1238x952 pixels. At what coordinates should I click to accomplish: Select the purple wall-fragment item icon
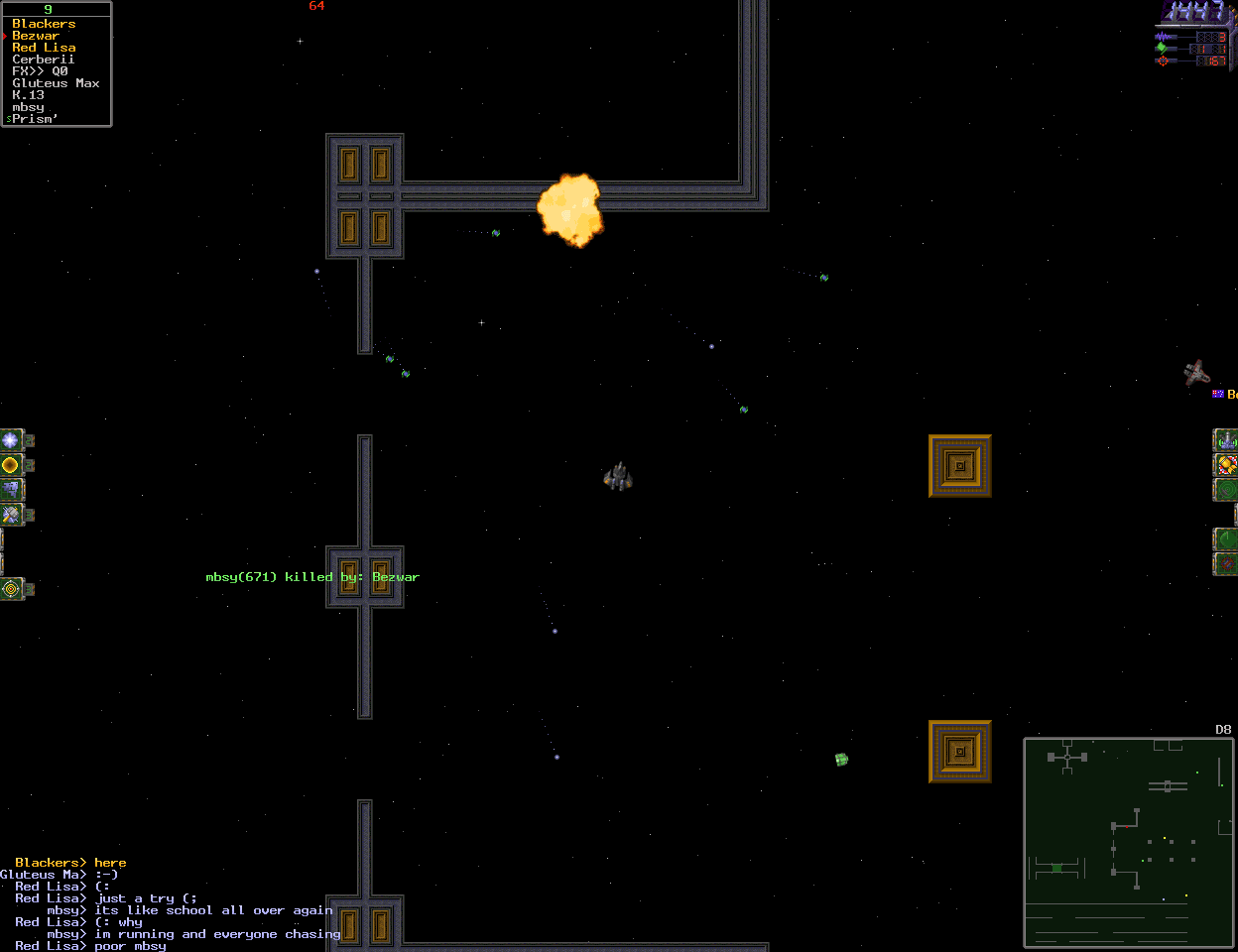tap(11, 490)
